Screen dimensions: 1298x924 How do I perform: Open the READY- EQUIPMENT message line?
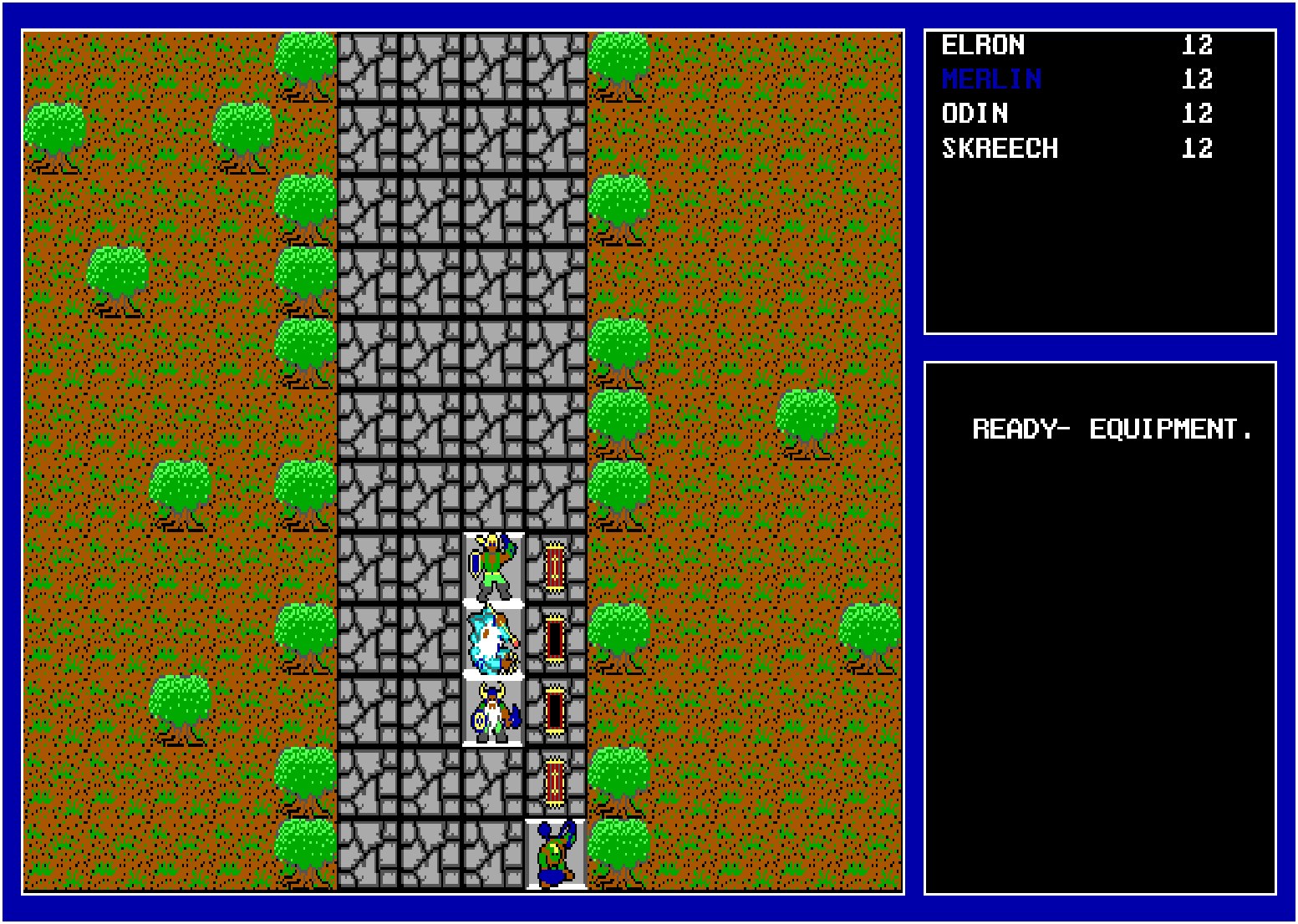click(1112, 427)
